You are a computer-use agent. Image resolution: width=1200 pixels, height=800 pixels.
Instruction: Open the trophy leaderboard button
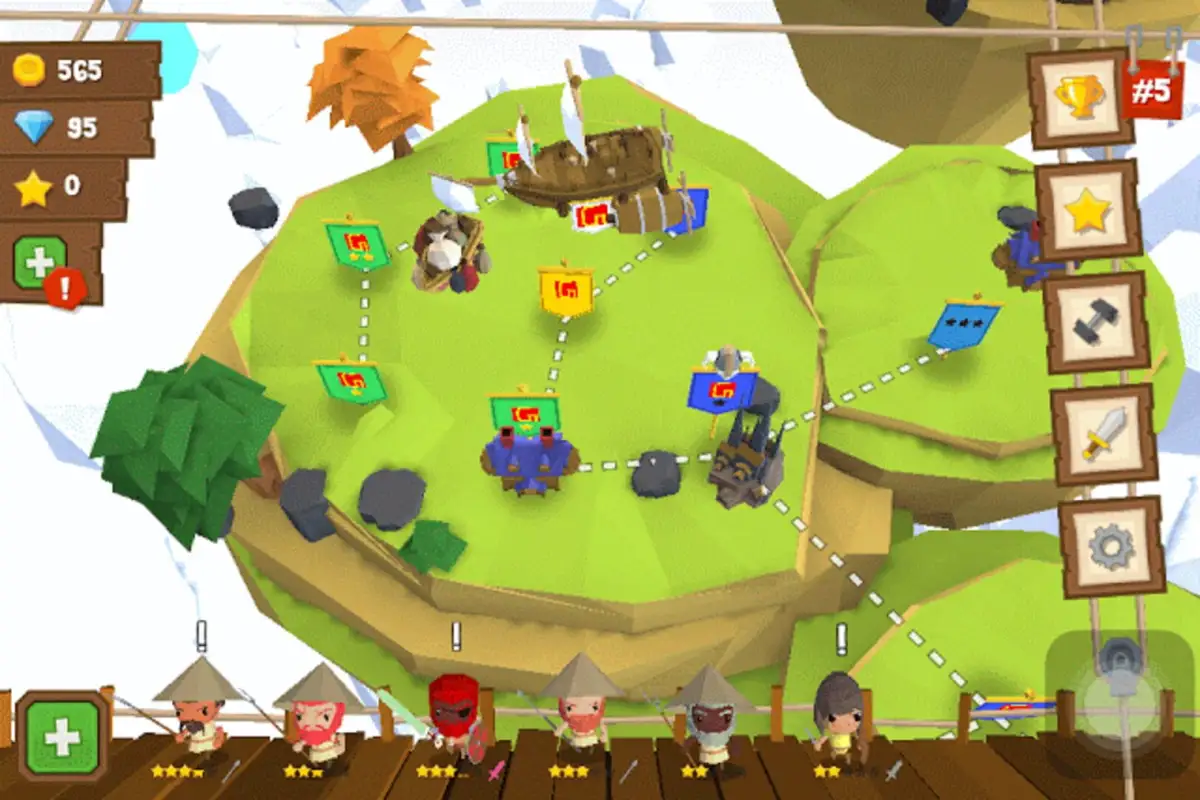(x=1081, y=99)
